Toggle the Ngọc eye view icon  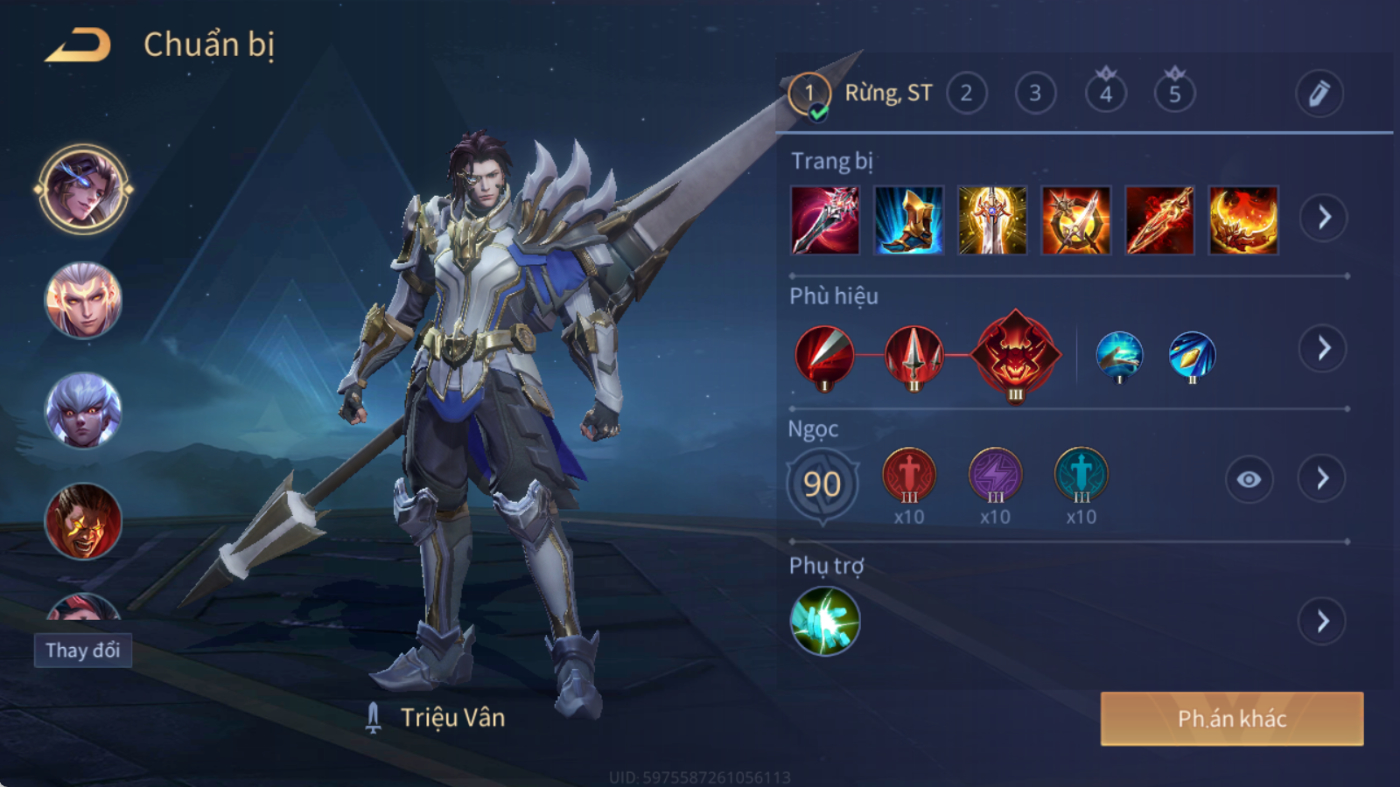pyautogui.click(x=1249, y=479)
